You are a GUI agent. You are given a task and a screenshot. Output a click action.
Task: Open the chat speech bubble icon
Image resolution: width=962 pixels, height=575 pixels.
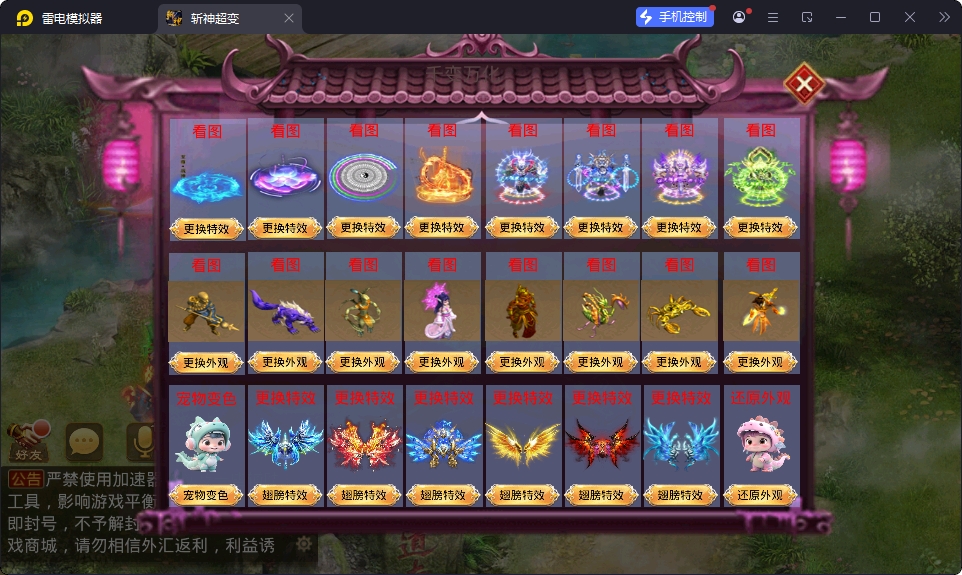click(84, 440)
